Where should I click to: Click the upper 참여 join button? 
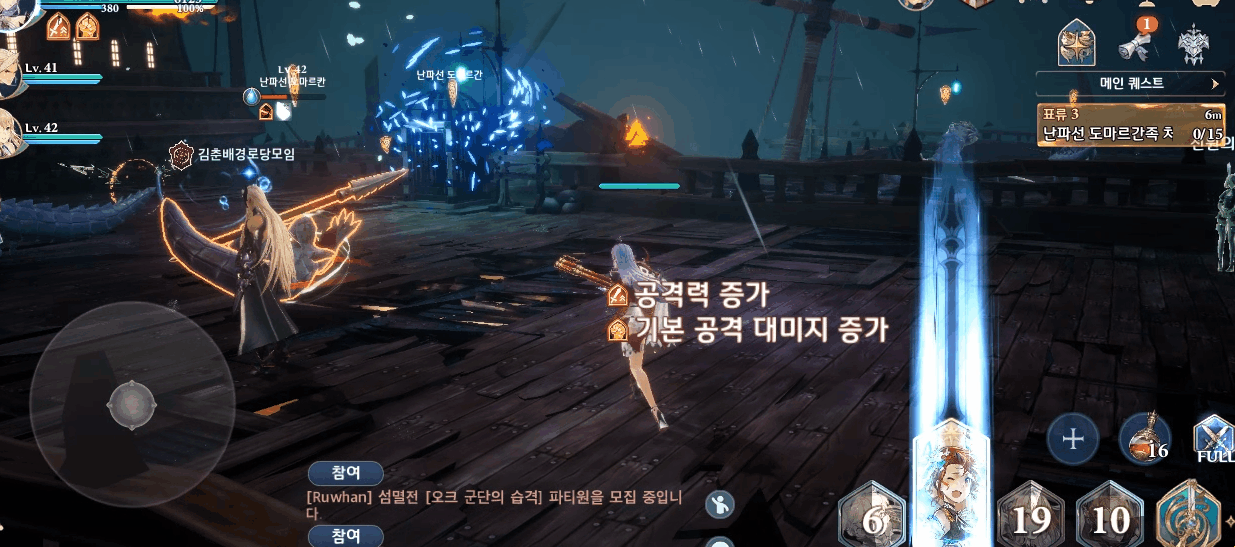(x=345, y=472)
